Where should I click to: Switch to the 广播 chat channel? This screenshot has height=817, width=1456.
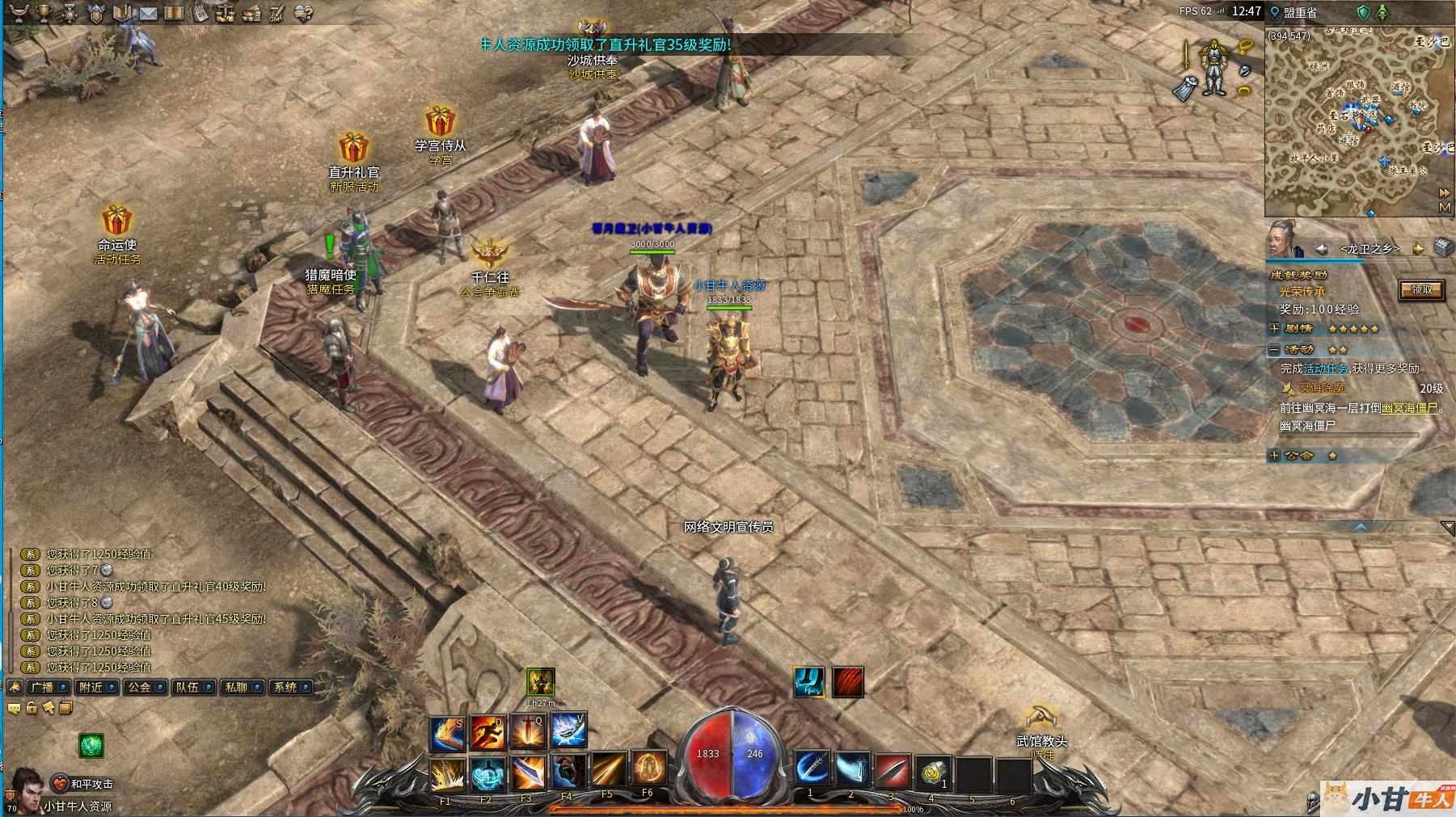pyautogui.click(x=40, y=687)
